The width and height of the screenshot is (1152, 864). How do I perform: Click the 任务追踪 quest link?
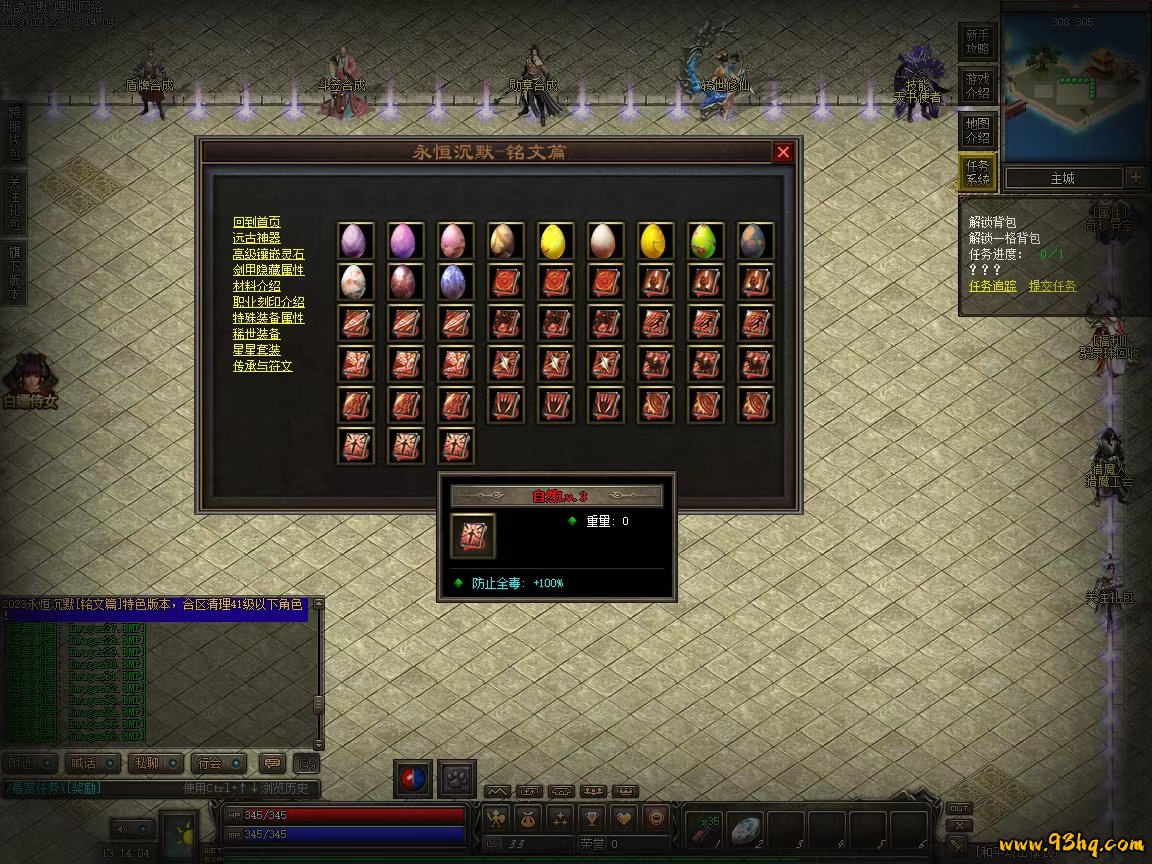coord(992,286)
